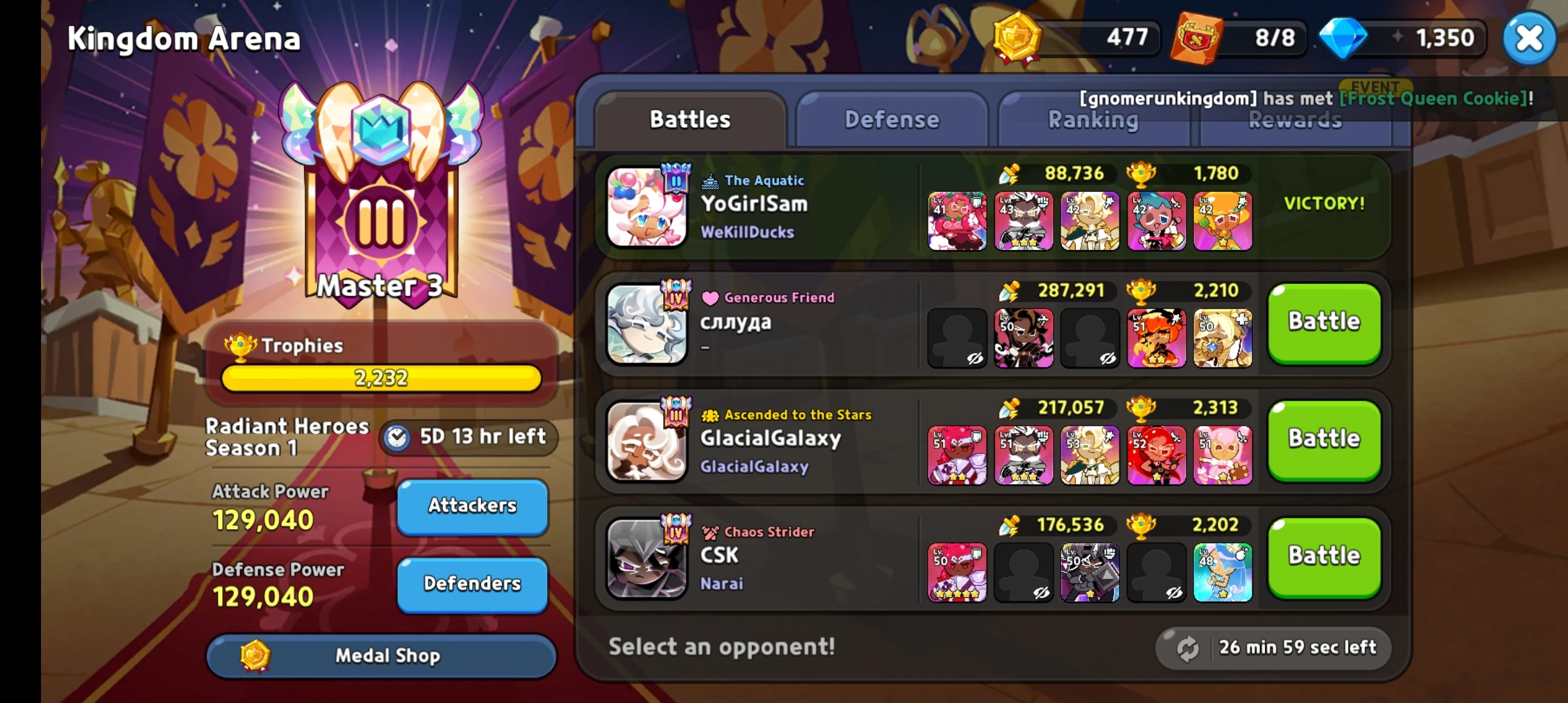Click the opponent refresh icon
The height and width of the screenshot is (703, 1568).
[x=1186, y=648]
